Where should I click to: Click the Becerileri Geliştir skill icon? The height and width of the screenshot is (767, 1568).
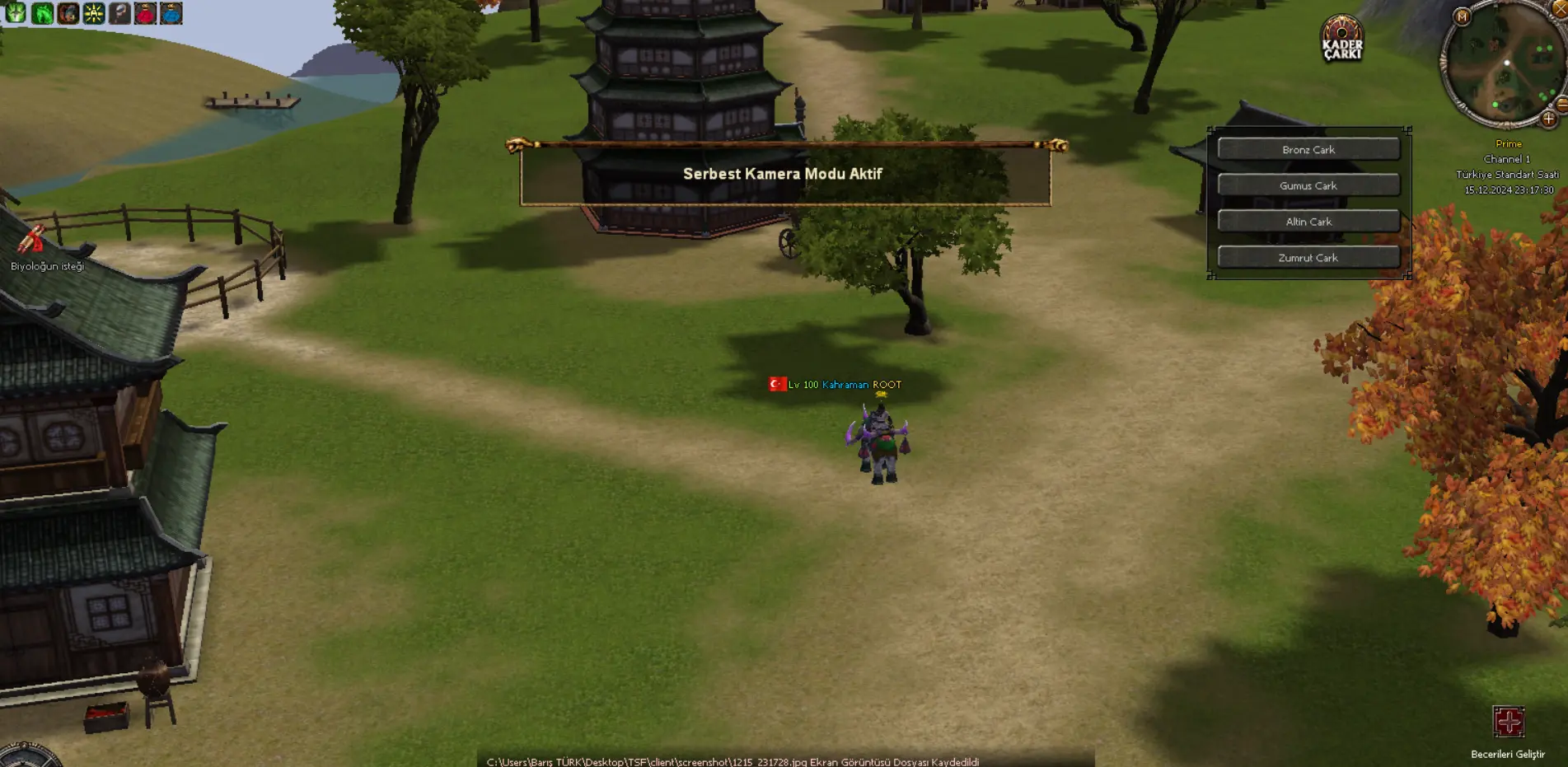click(x=1508, y=722)
